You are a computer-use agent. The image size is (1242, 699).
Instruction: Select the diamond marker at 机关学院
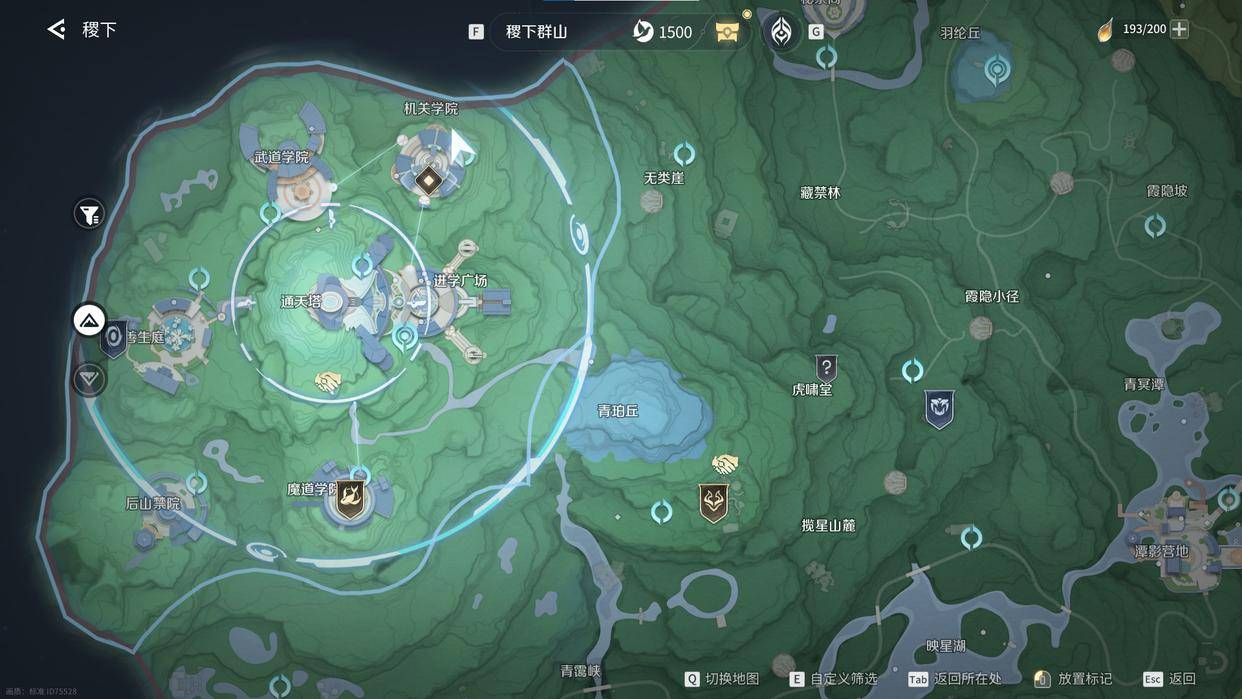[429, 180]
